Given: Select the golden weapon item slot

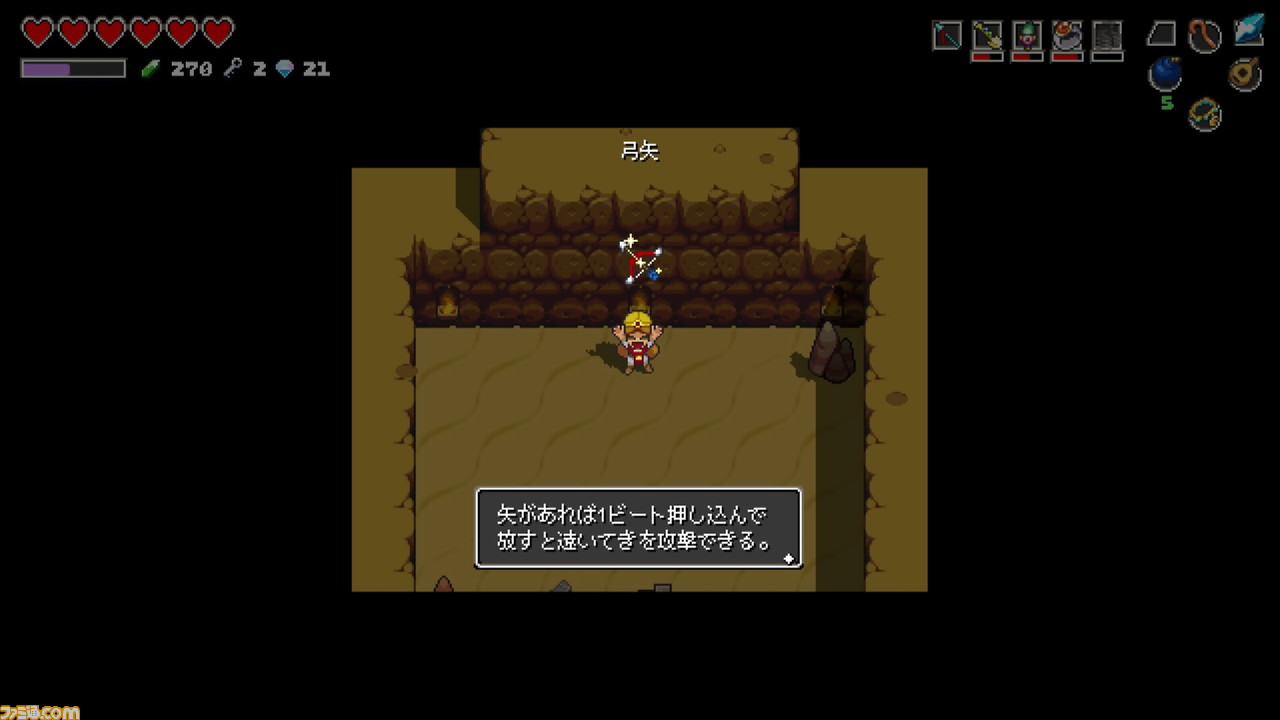Looking at the screenshot, I should click(x=987, y=34).
